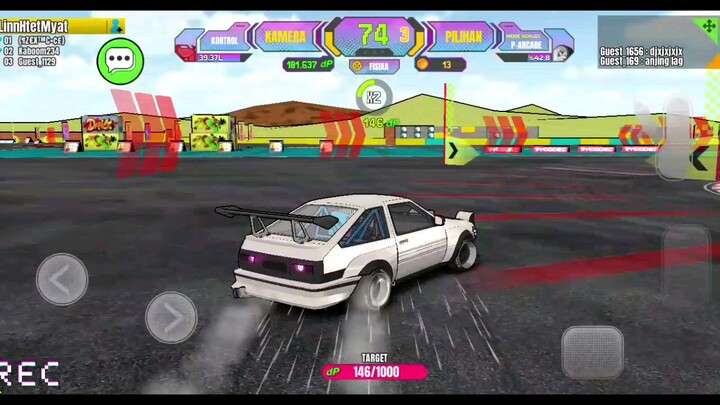Steer left with the left arrow button
720x405 pixels.
[62, 278]
